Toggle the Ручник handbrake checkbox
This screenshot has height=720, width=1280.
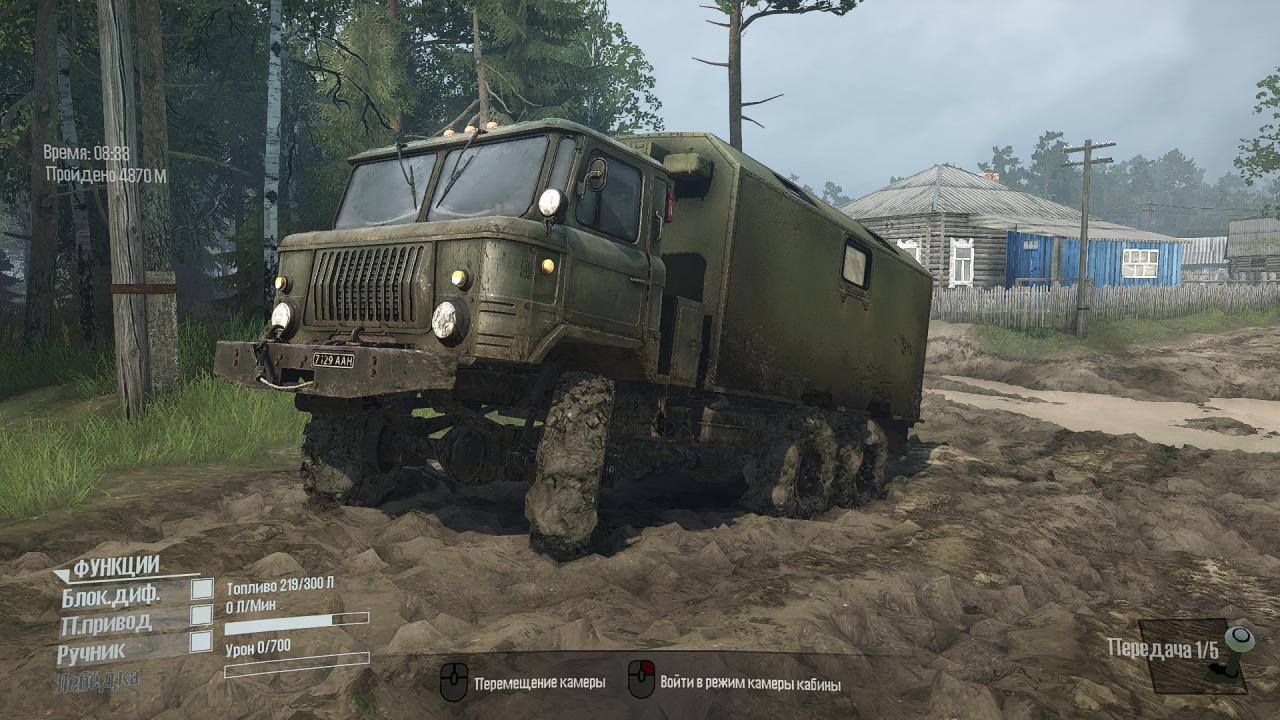201,642
